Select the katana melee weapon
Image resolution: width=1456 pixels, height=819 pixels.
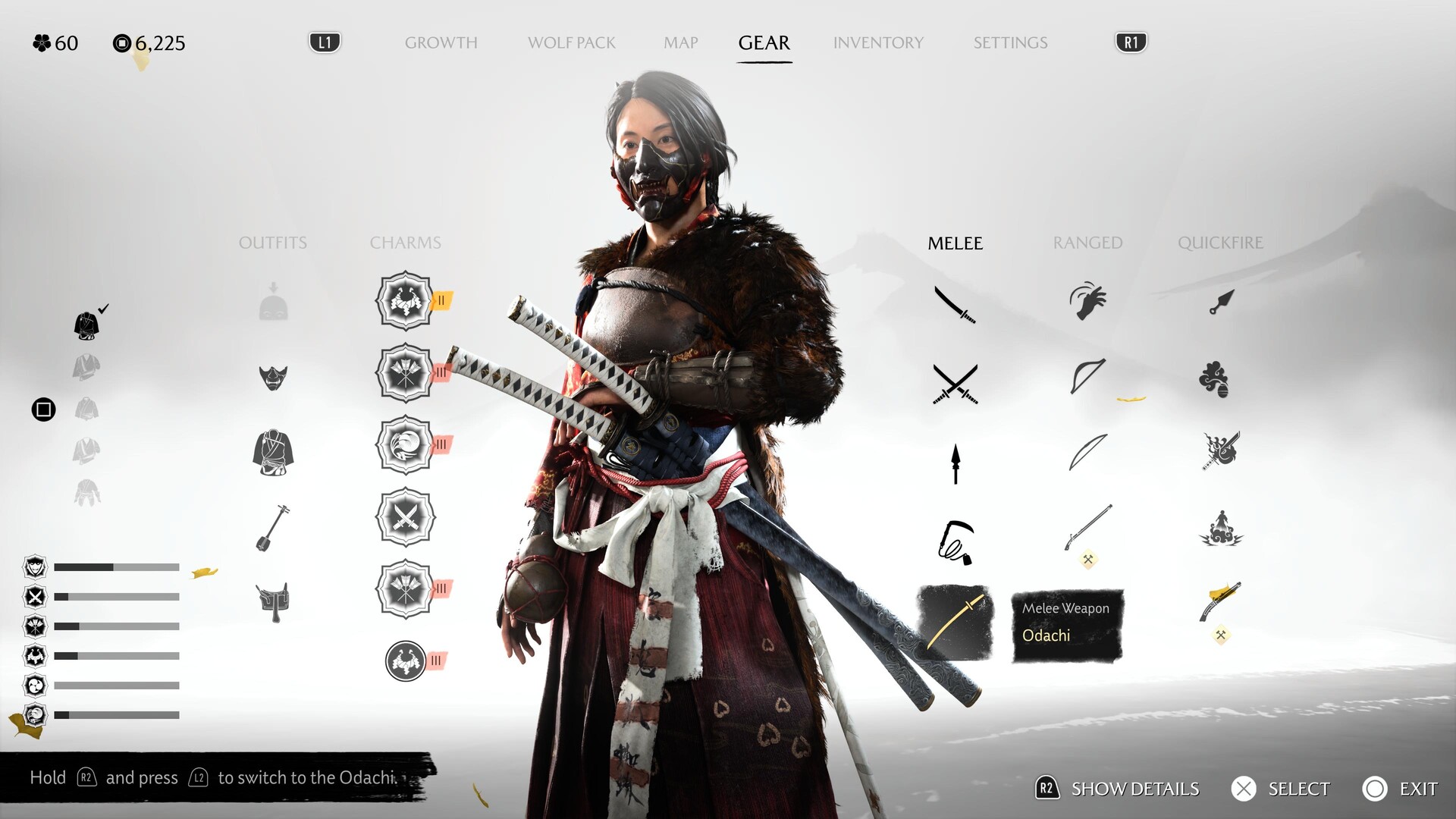pyautogui.click(x=955, y=304)
